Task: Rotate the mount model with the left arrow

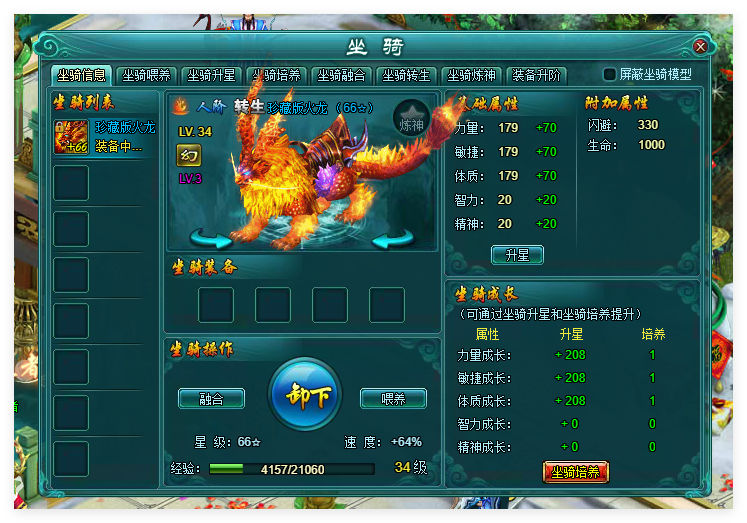Action: (x=211, y=238)
